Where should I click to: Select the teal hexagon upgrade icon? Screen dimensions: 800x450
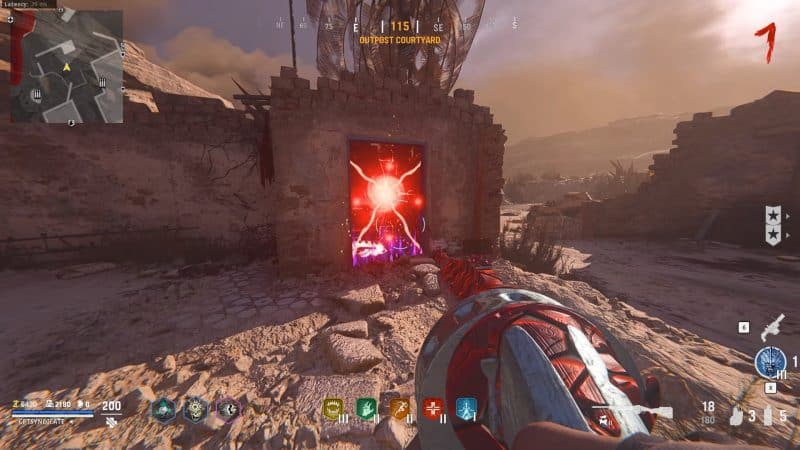(163, 408)
